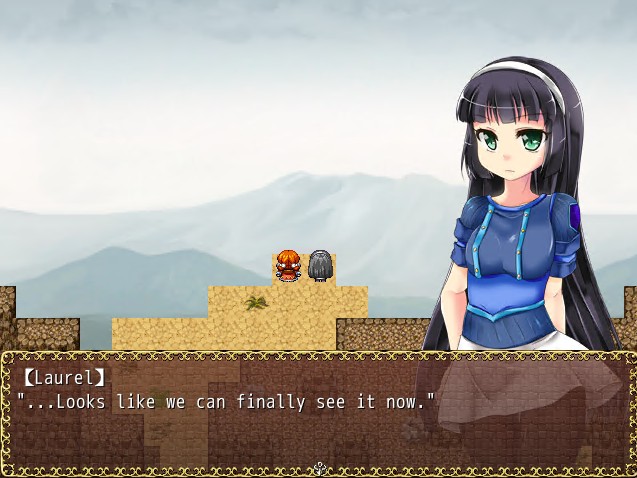Screen dimensions: 637x478
Task: Click the dialogue continue indicator icon
Action: (x=319, y=468)
